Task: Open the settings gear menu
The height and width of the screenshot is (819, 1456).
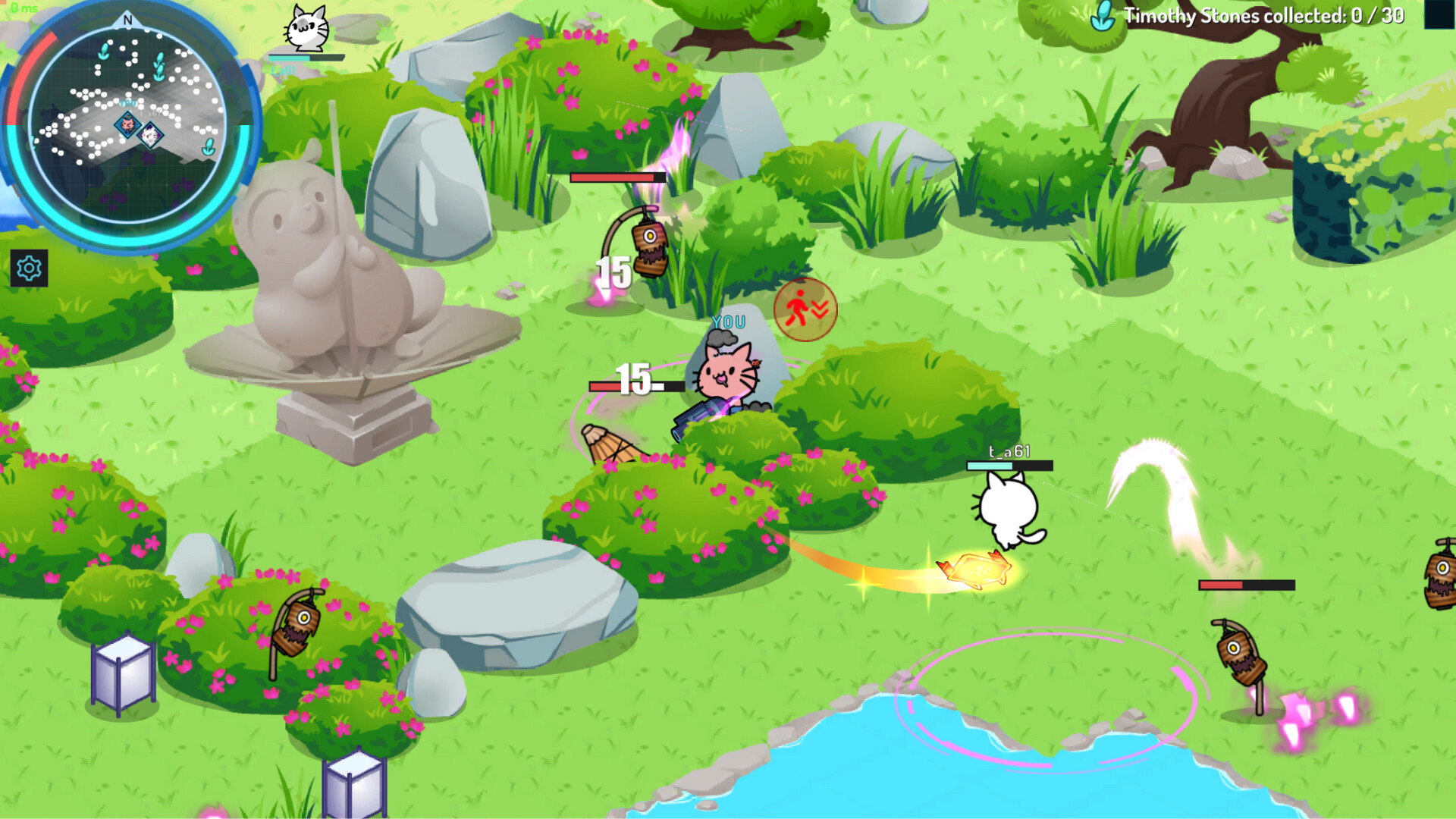Action: coord(27,267)
